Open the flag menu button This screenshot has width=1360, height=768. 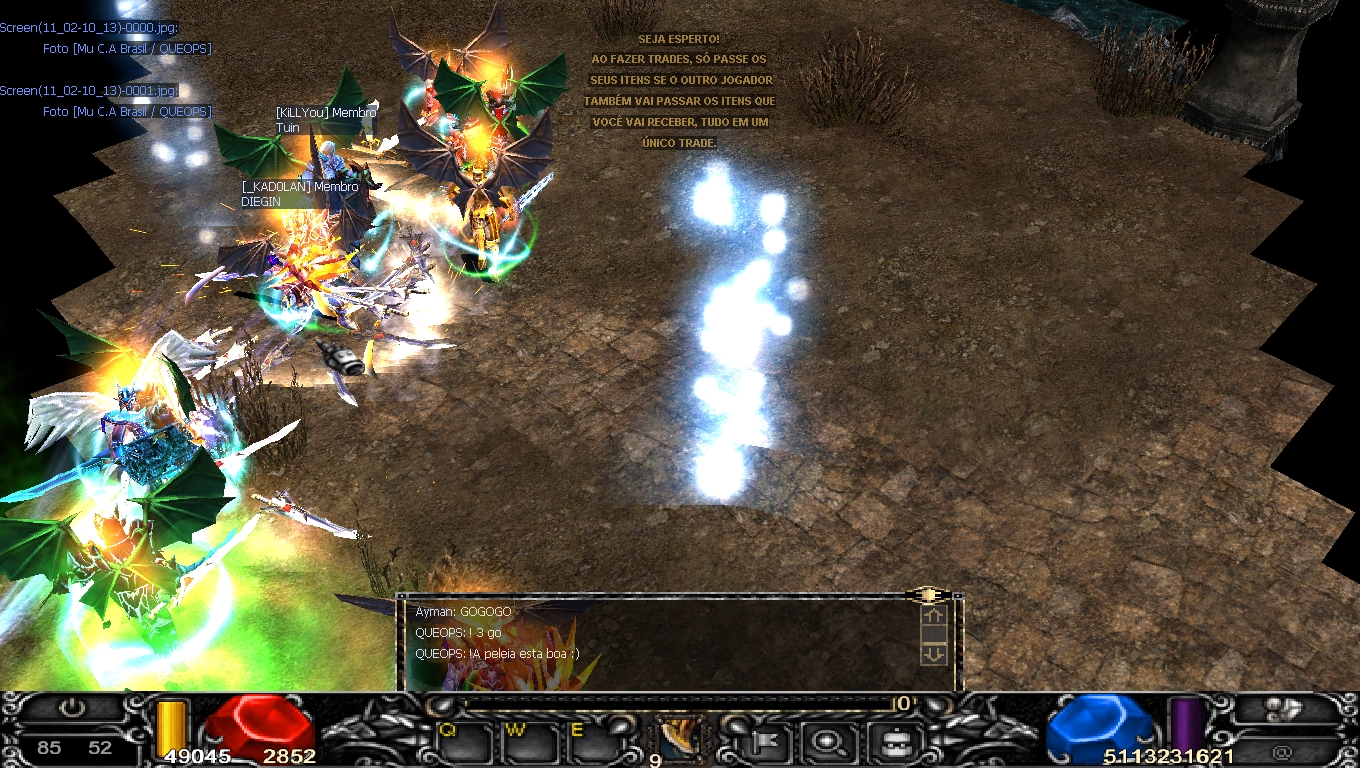(x=771, y=742)
